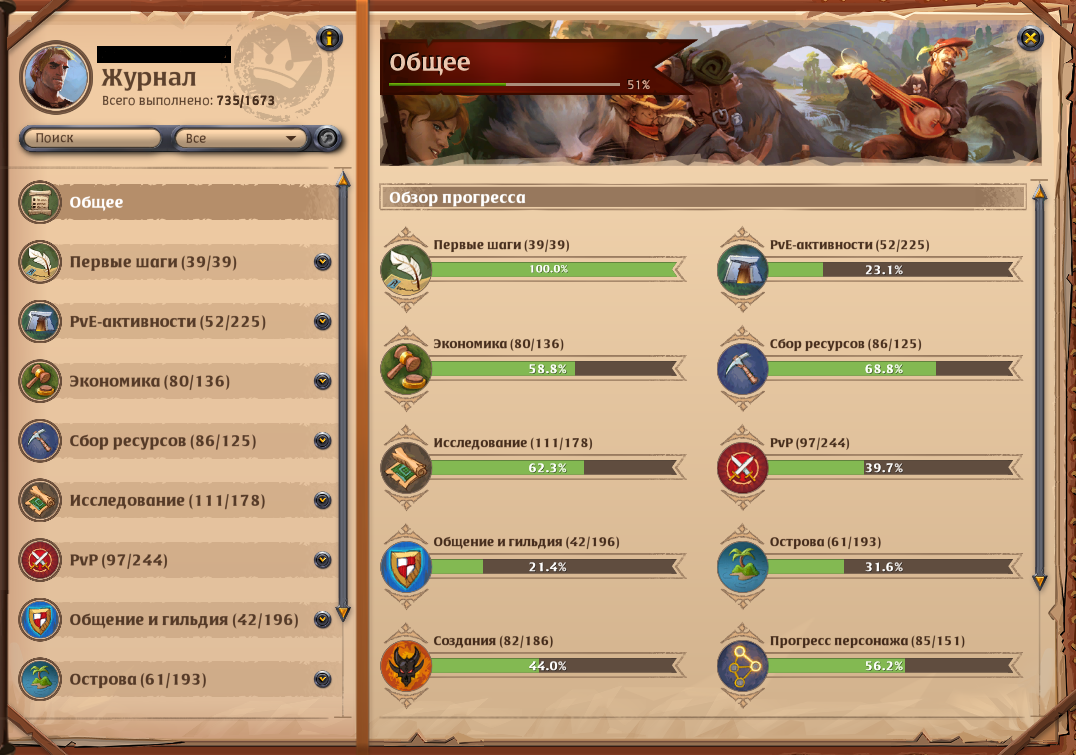The width and height of the screenshot is (1076, 755).
Task: Expand the 'Острова' sidebar arrow
Action: click(322, 679)
